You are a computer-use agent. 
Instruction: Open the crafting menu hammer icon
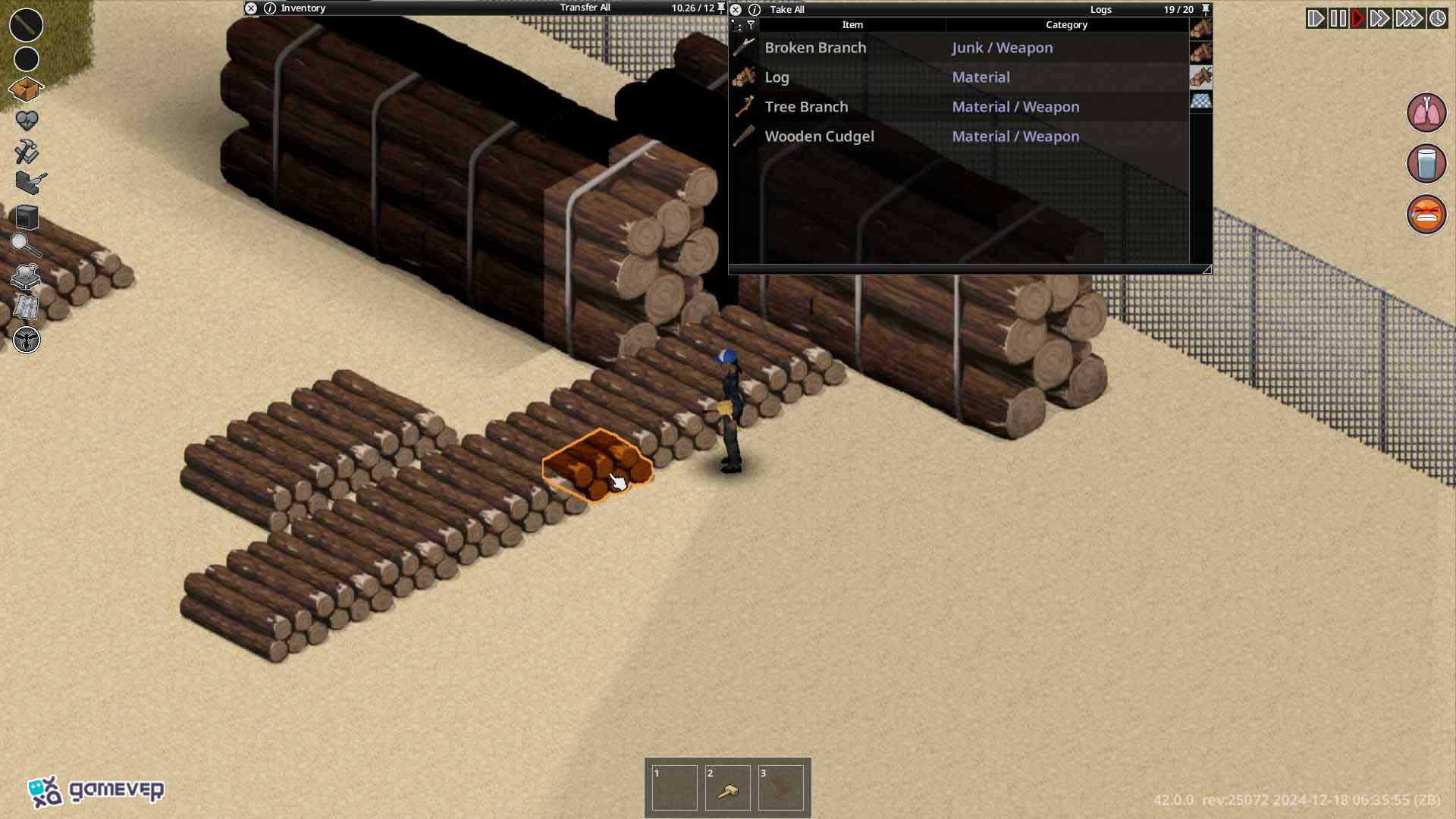point(27,152)
